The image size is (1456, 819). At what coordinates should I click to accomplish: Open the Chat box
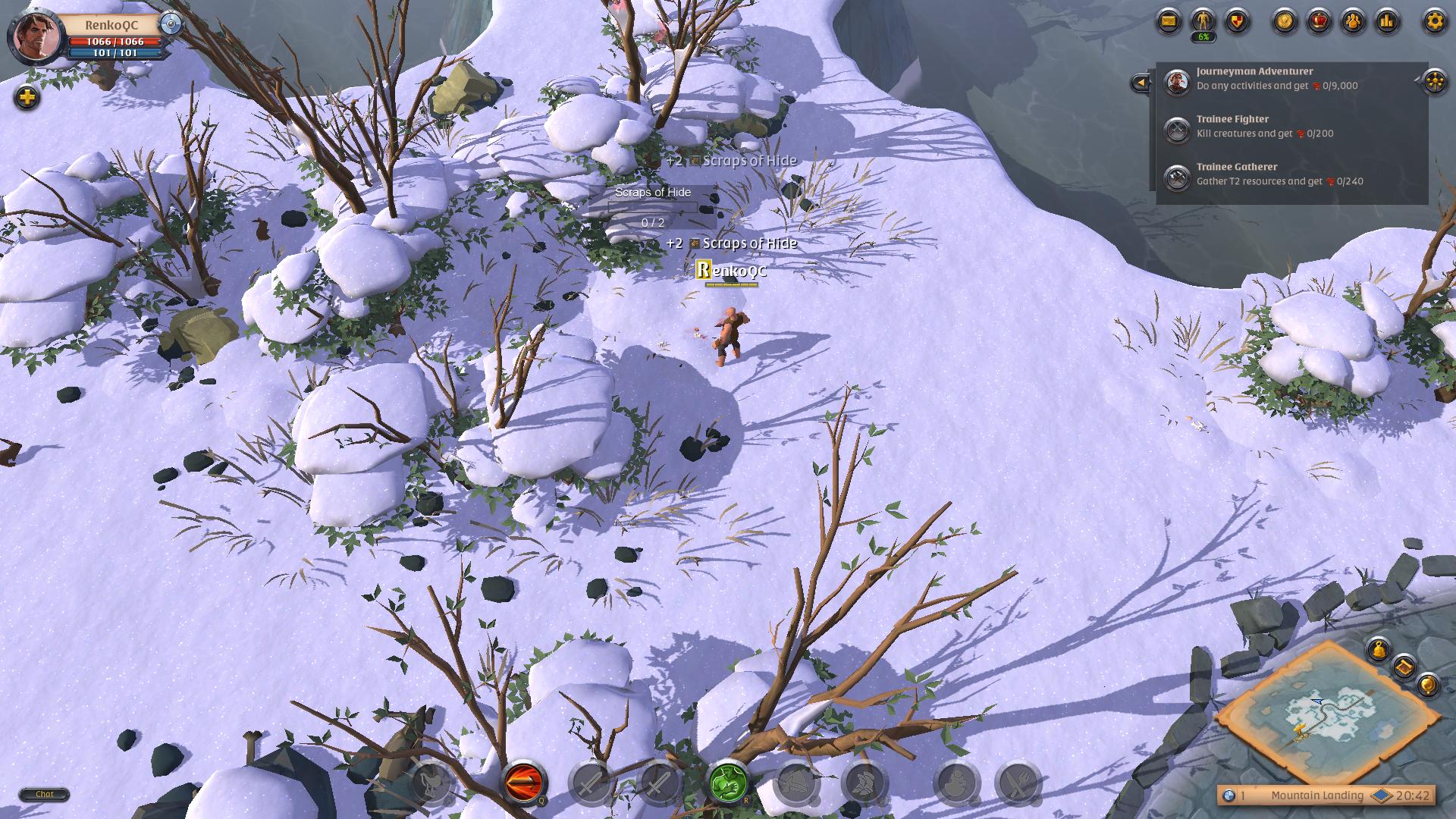tap(44, 794)
